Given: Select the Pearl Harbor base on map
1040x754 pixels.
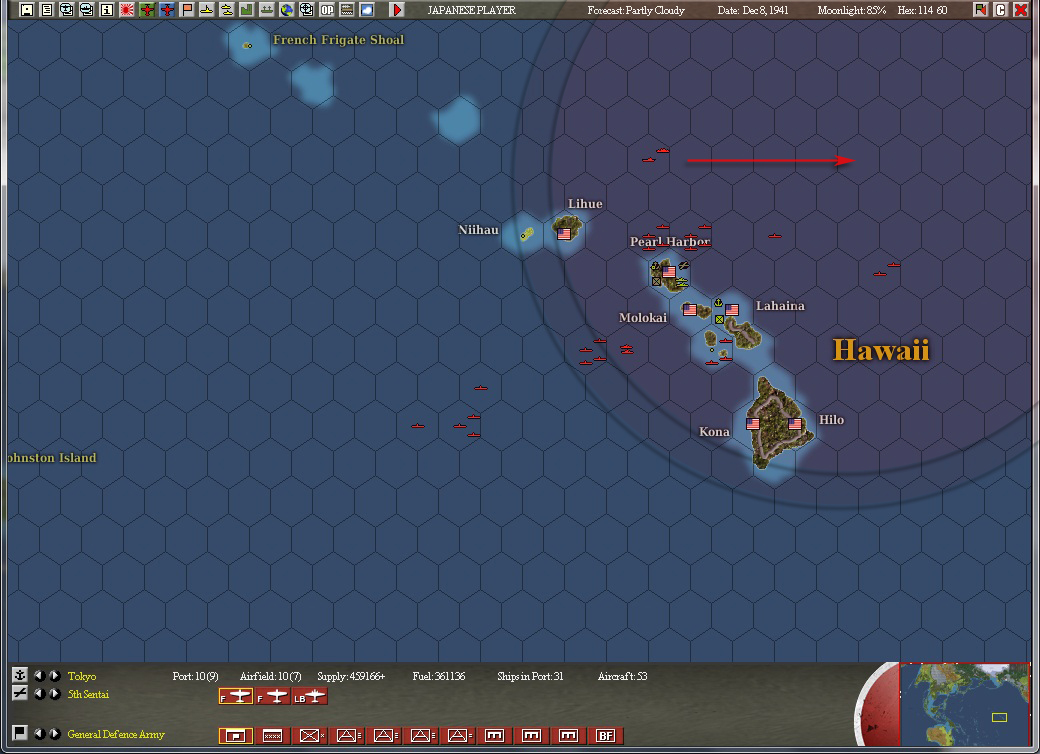Looking at the screenshot, I should pyautogui.click(x=669, y=271).
